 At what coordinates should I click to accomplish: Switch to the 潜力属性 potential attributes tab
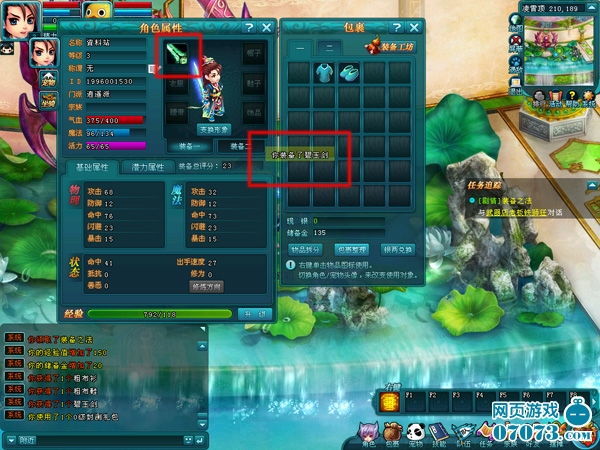(149, 167)
